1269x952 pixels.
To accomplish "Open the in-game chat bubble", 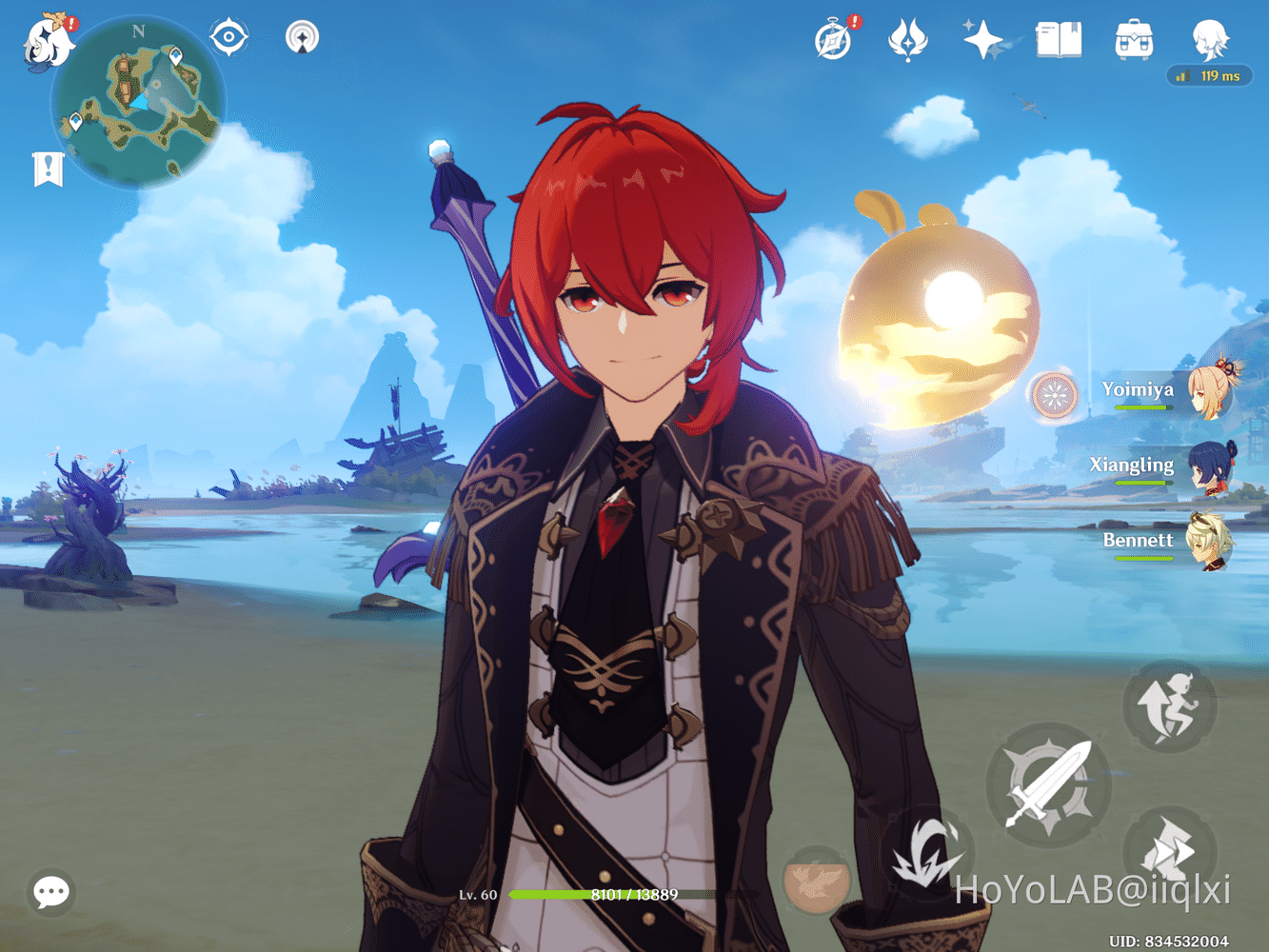I will [x=50, y=892].
